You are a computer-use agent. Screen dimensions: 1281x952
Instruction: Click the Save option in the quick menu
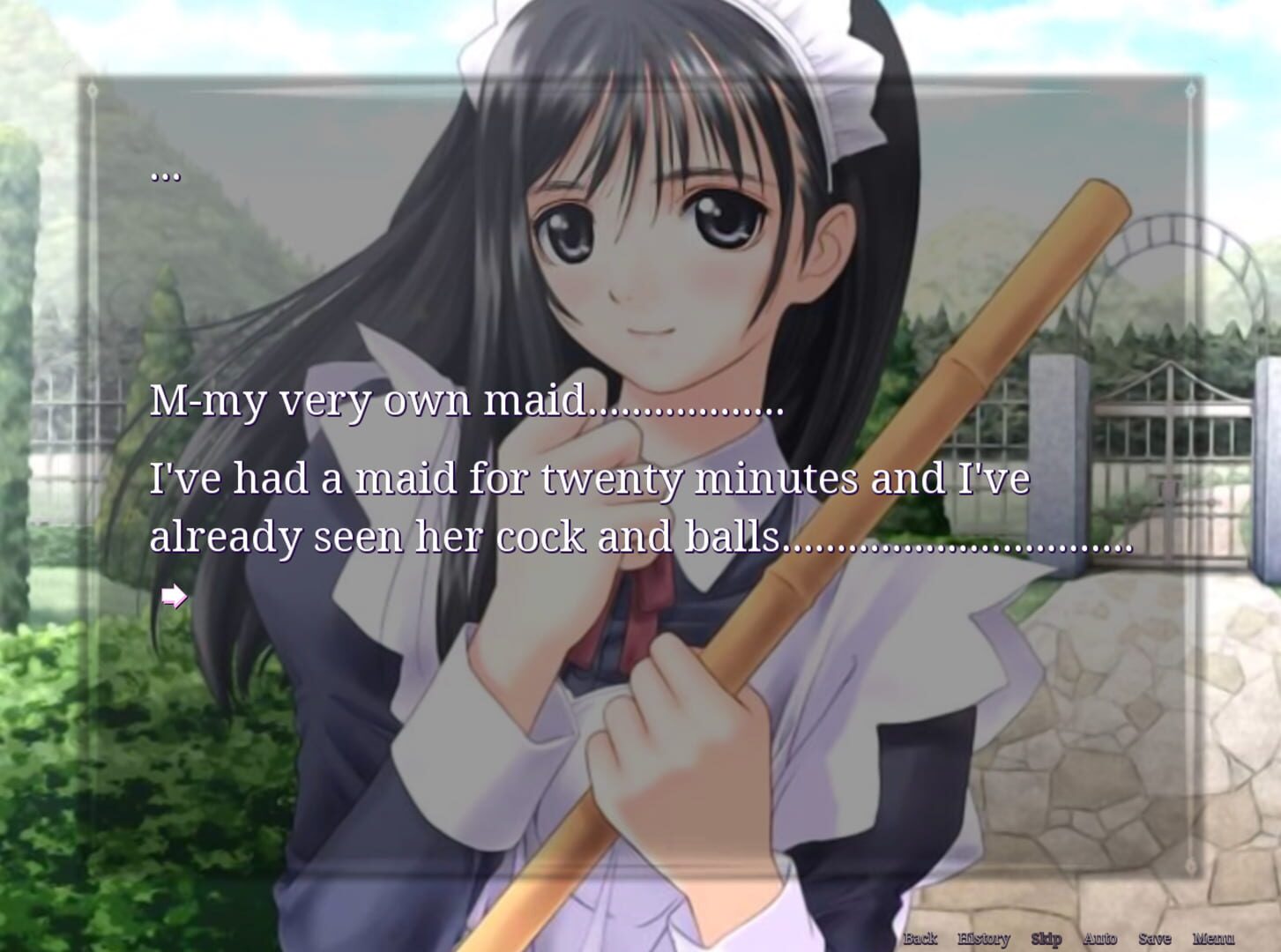click(1154, 939)
